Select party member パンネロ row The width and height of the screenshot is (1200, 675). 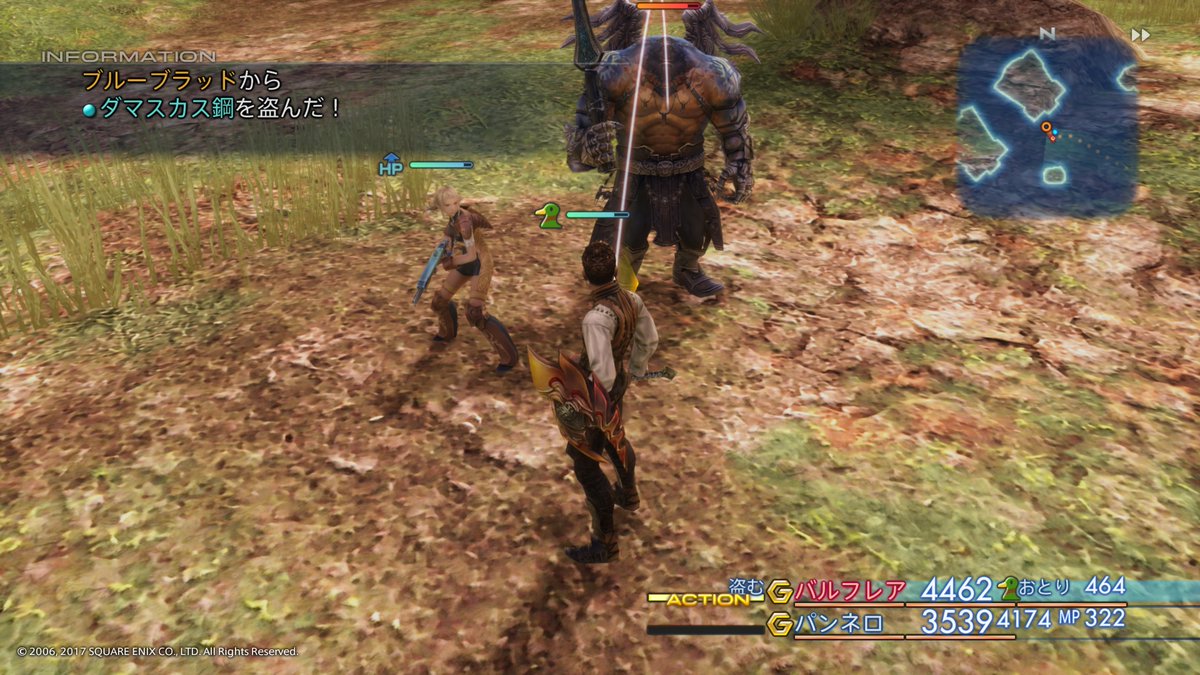(840, 623)
